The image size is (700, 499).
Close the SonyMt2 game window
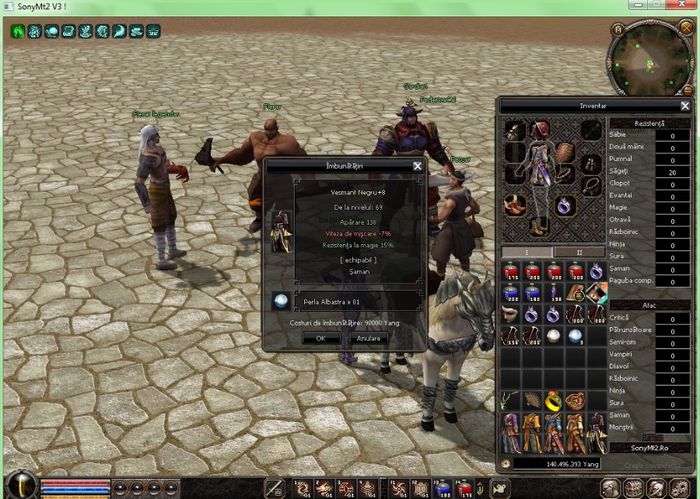click(x=682, y=7)
